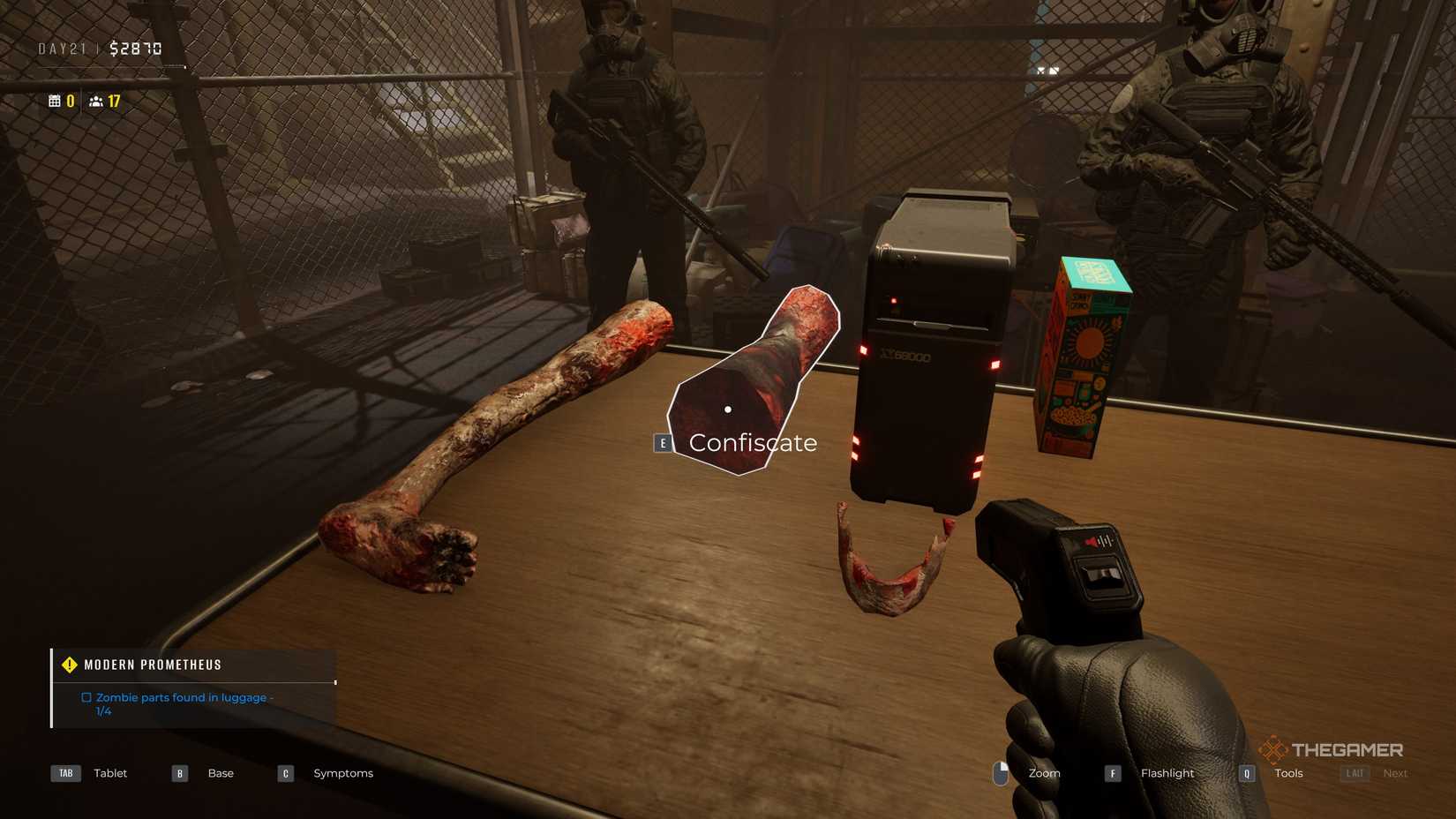Select the Q key badge for Tools

pos(1246,772)
